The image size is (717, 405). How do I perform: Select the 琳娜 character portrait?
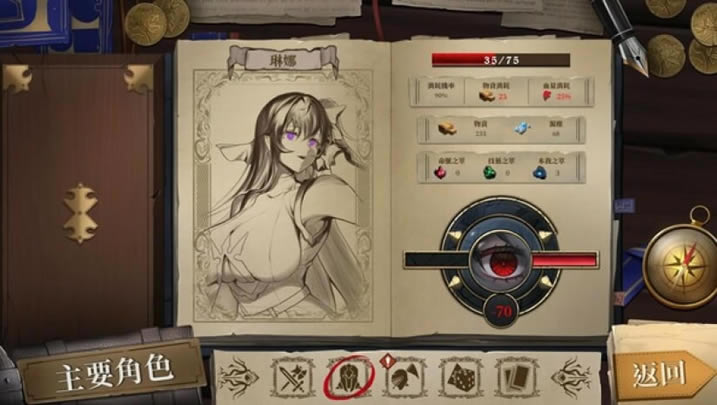291,200
